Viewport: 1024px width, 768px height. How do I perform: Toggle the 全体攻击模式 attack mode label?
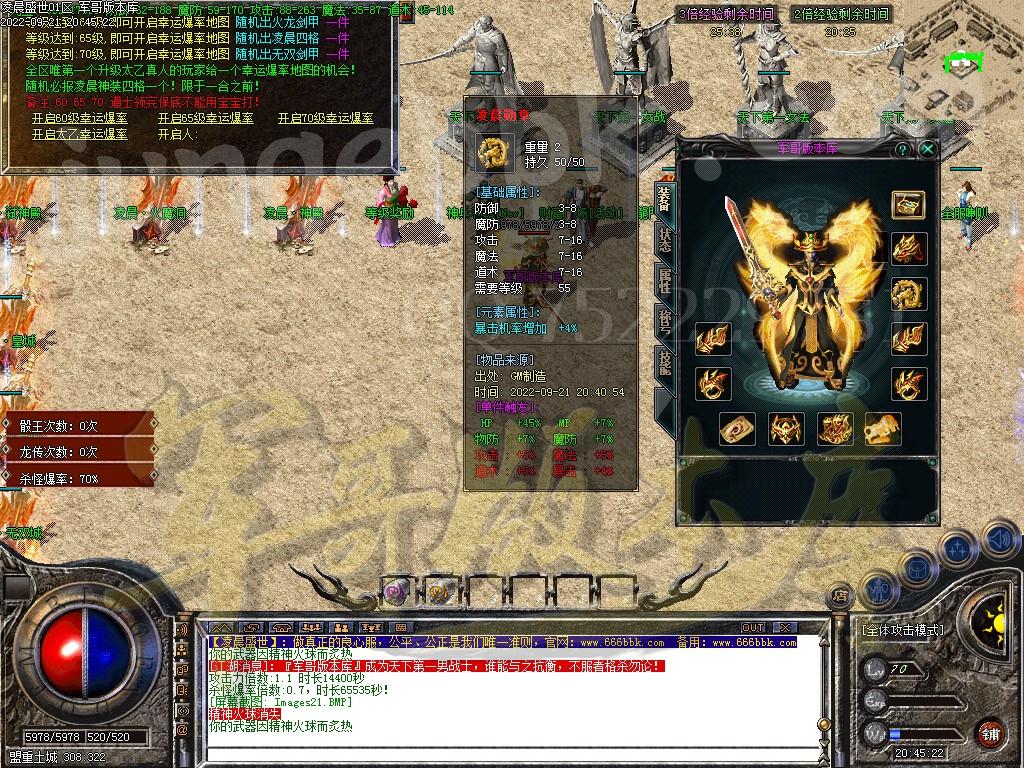click(x=902, y=630)
